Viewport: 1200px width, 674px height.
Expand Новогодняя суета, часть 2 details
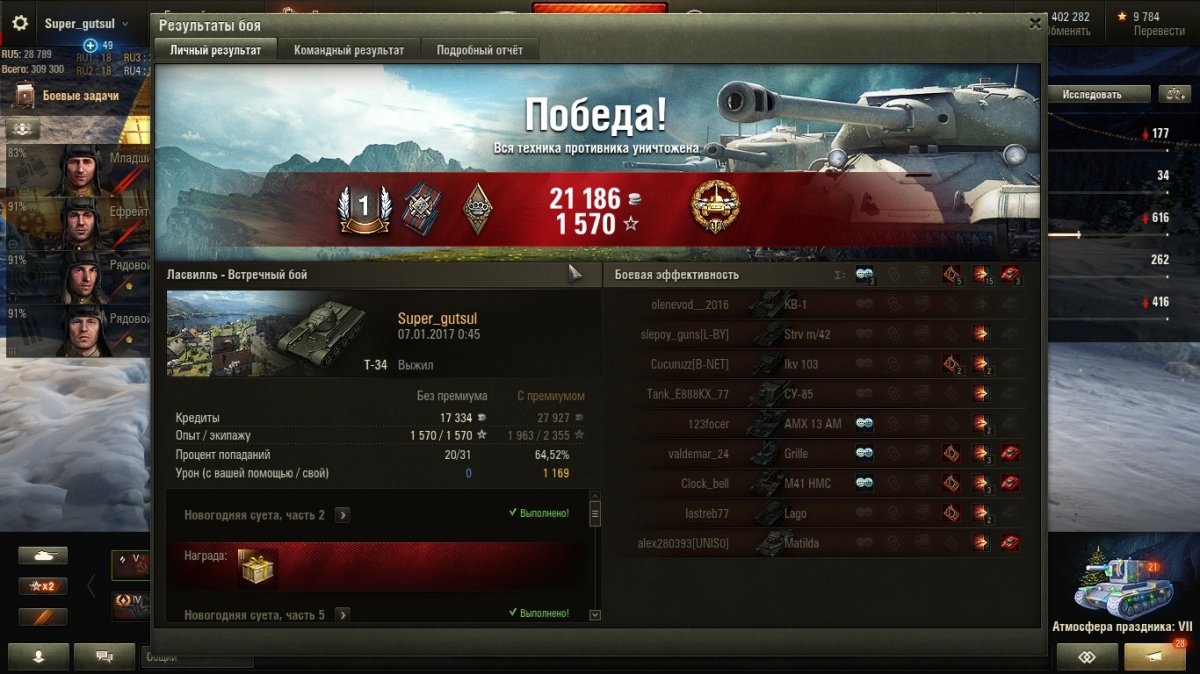point(343,515)
